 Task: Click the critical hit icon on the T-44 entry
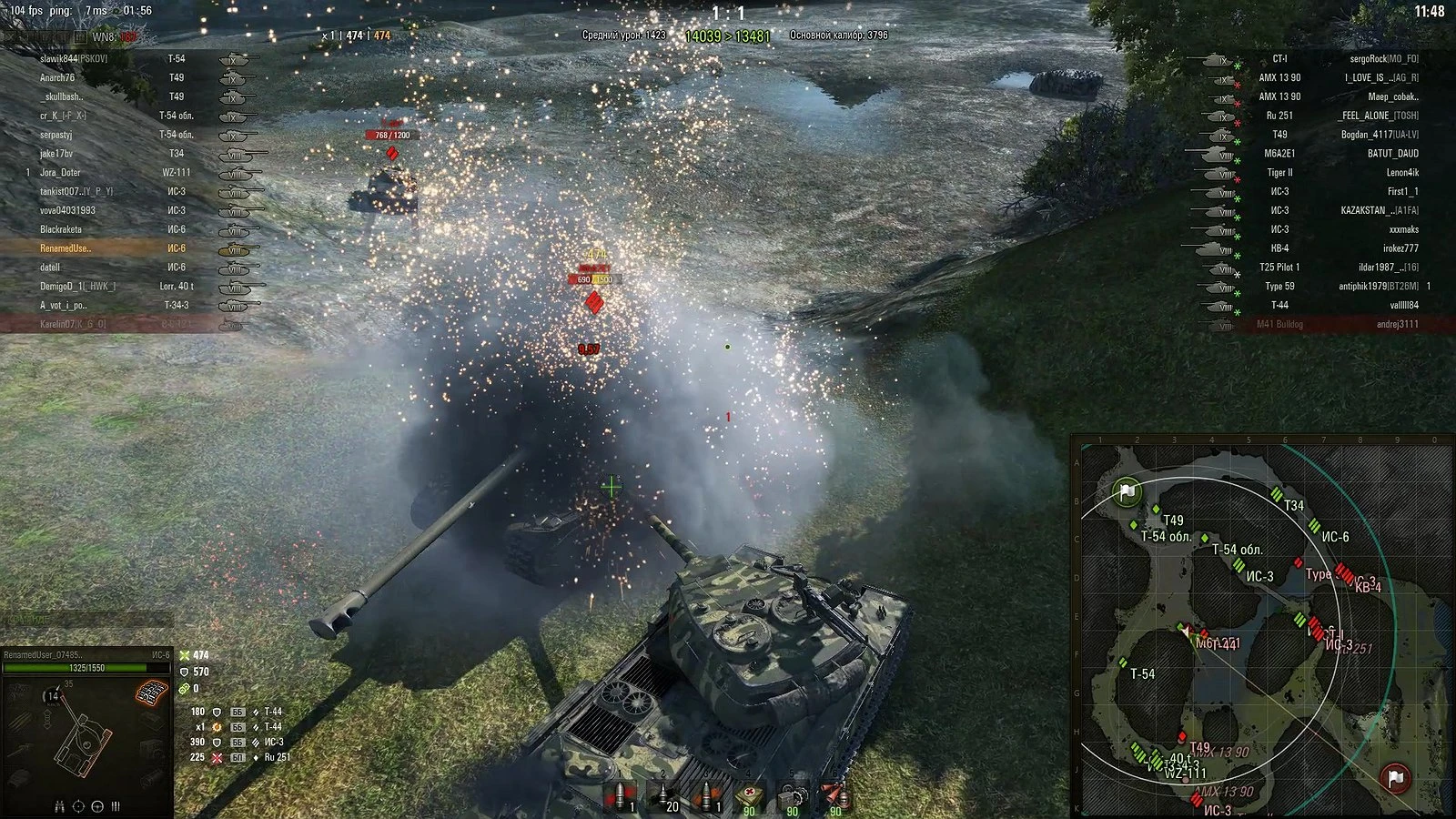click(x=218, y=727)
